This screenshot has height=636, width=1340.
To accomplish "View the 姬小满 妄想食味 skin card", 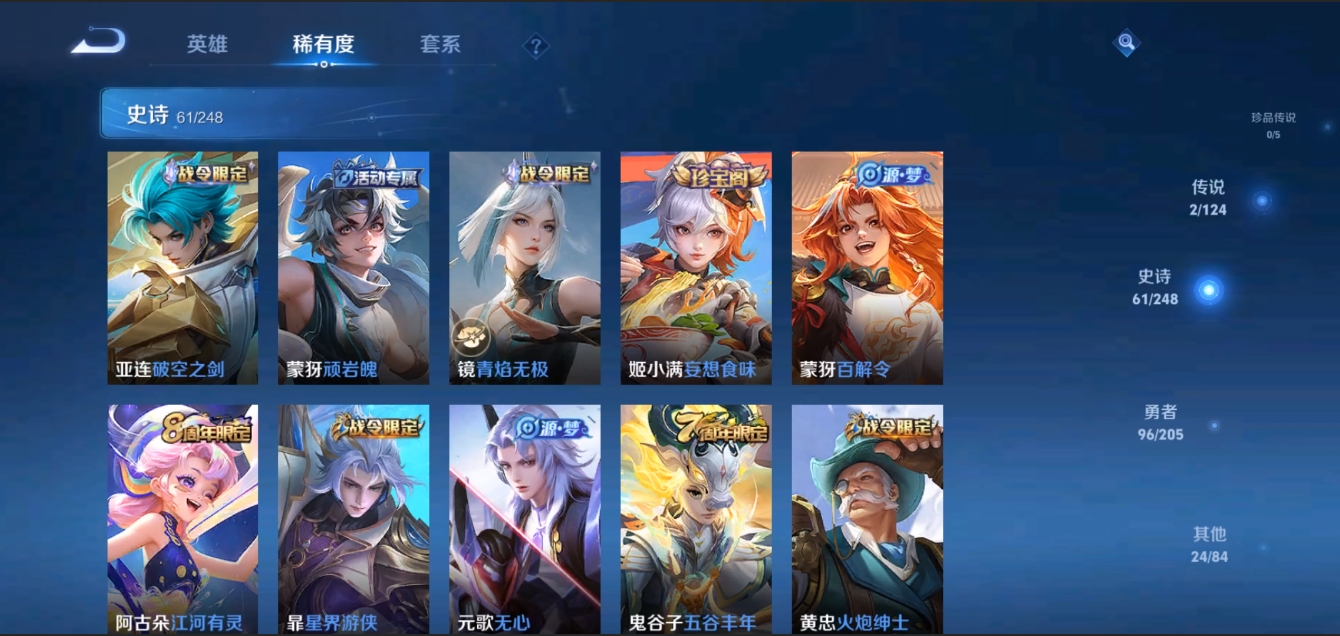I will click(696, 267).
